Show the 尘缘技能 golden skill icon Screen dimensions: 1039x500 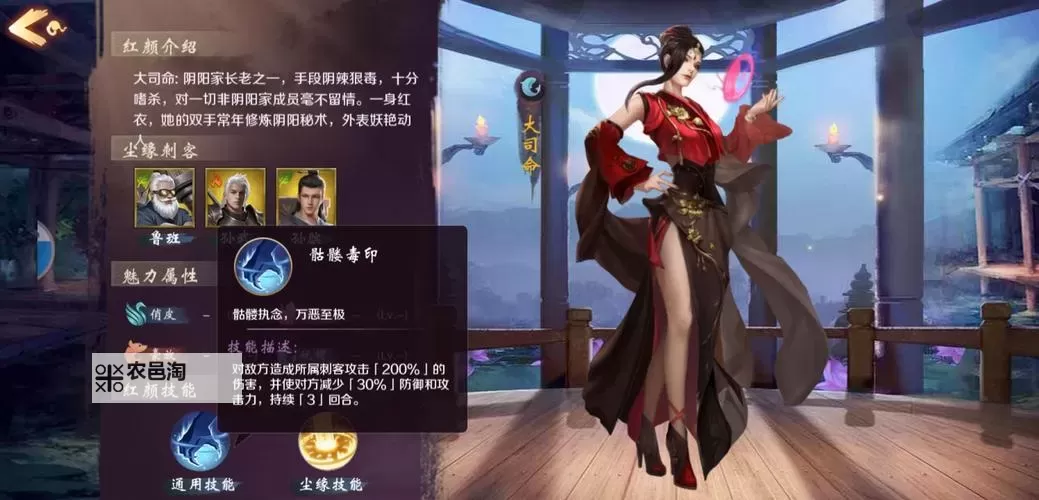[329, 441]
